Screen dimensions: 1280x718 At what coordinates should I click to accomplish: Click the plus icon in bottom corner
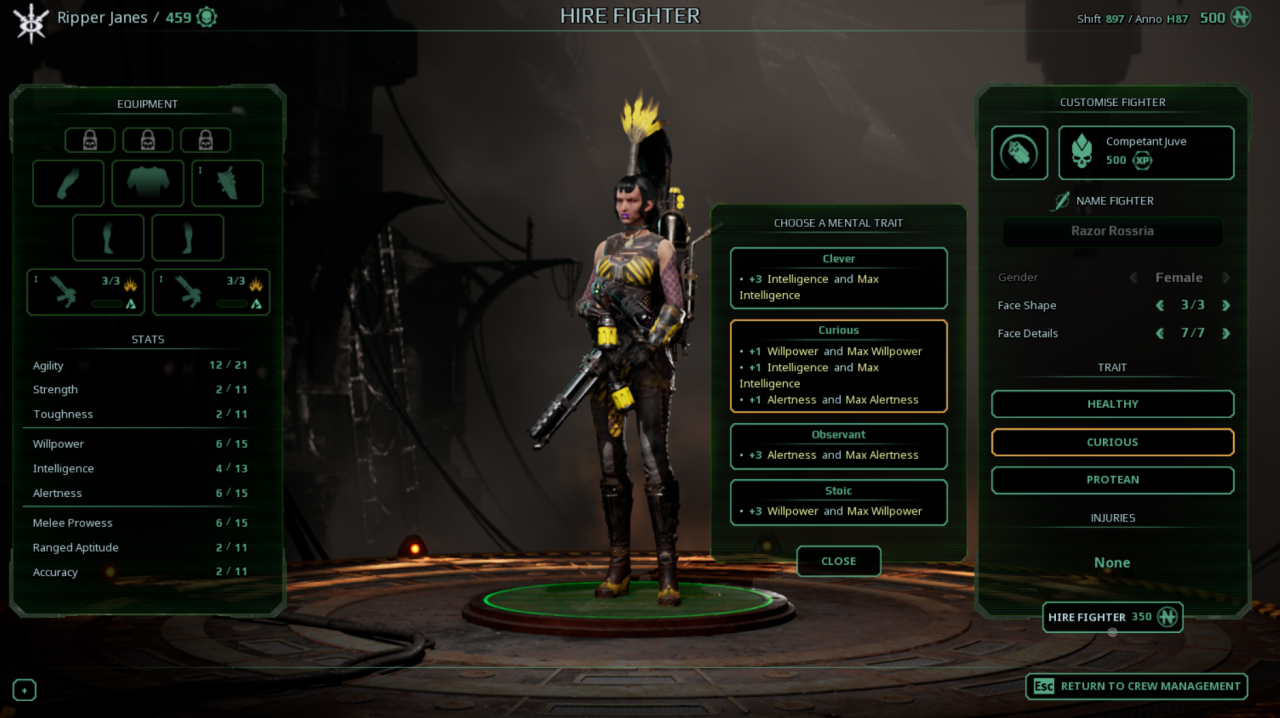(24, 690)
